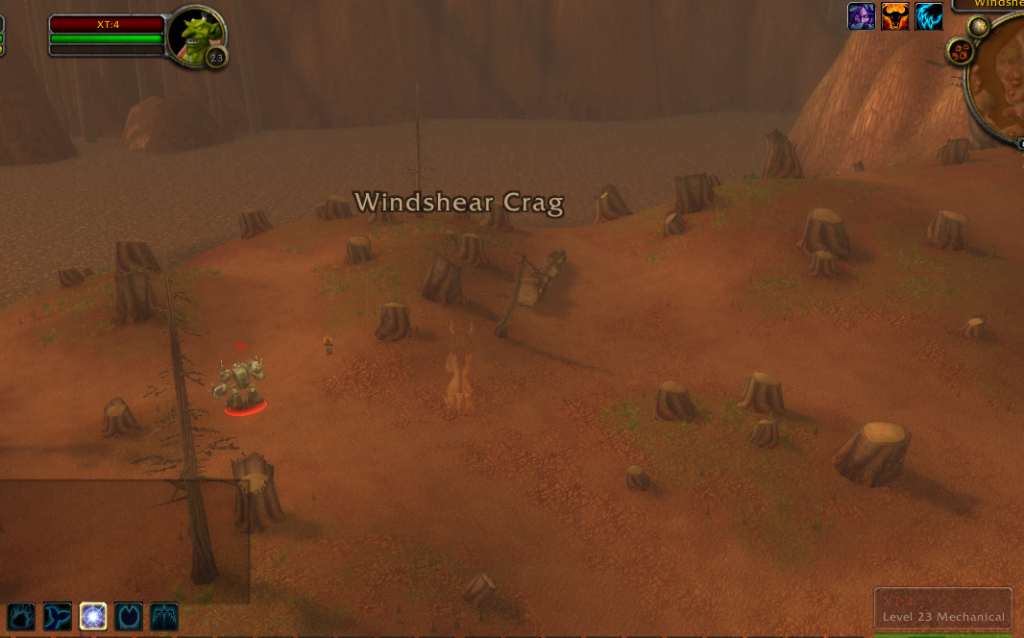Open the minimap tracking button with orange footprints
The height and width of the screenshot is (638, 1024).
(x=961, y=51)
